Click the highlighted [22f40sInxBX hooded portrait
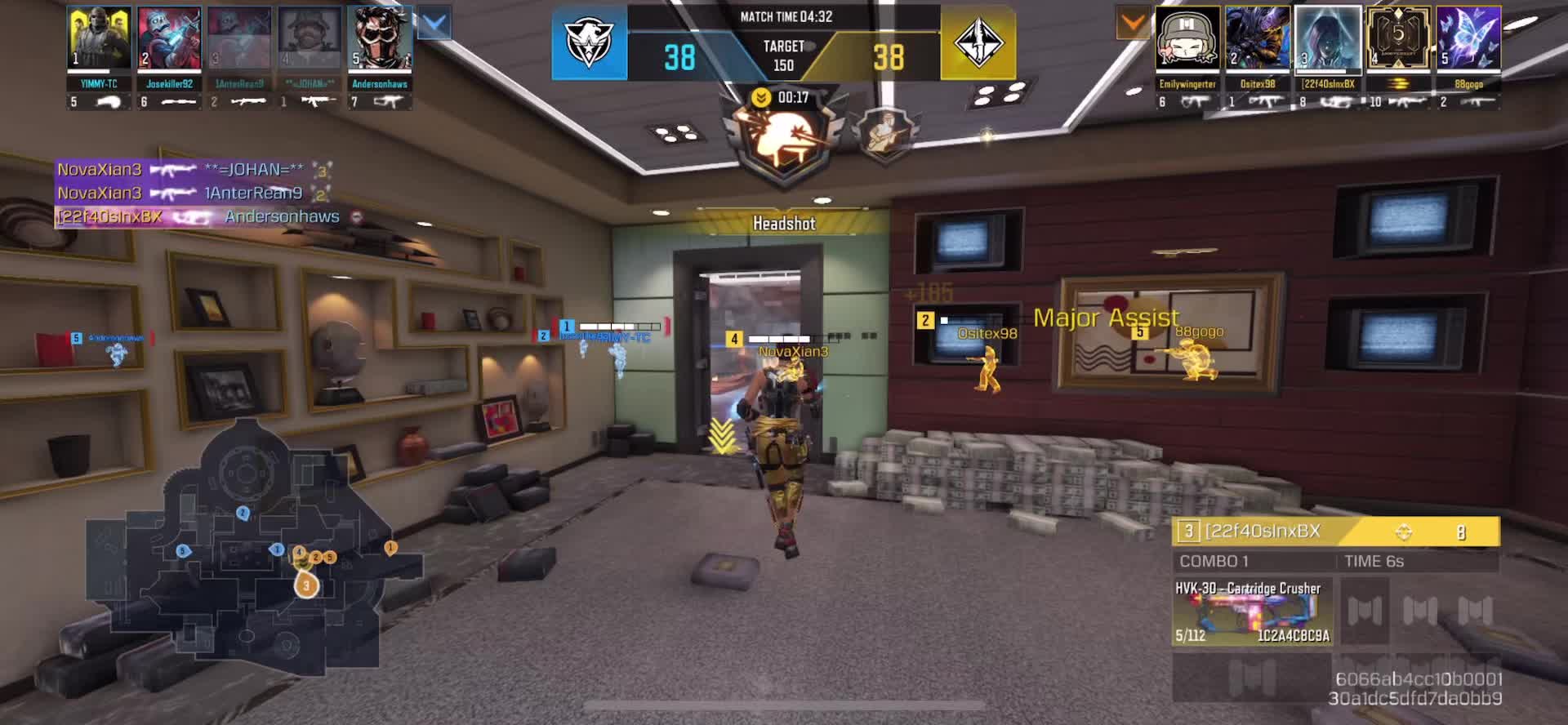The height and width of the screenshot is (725, 1568). click(1328, 38)
